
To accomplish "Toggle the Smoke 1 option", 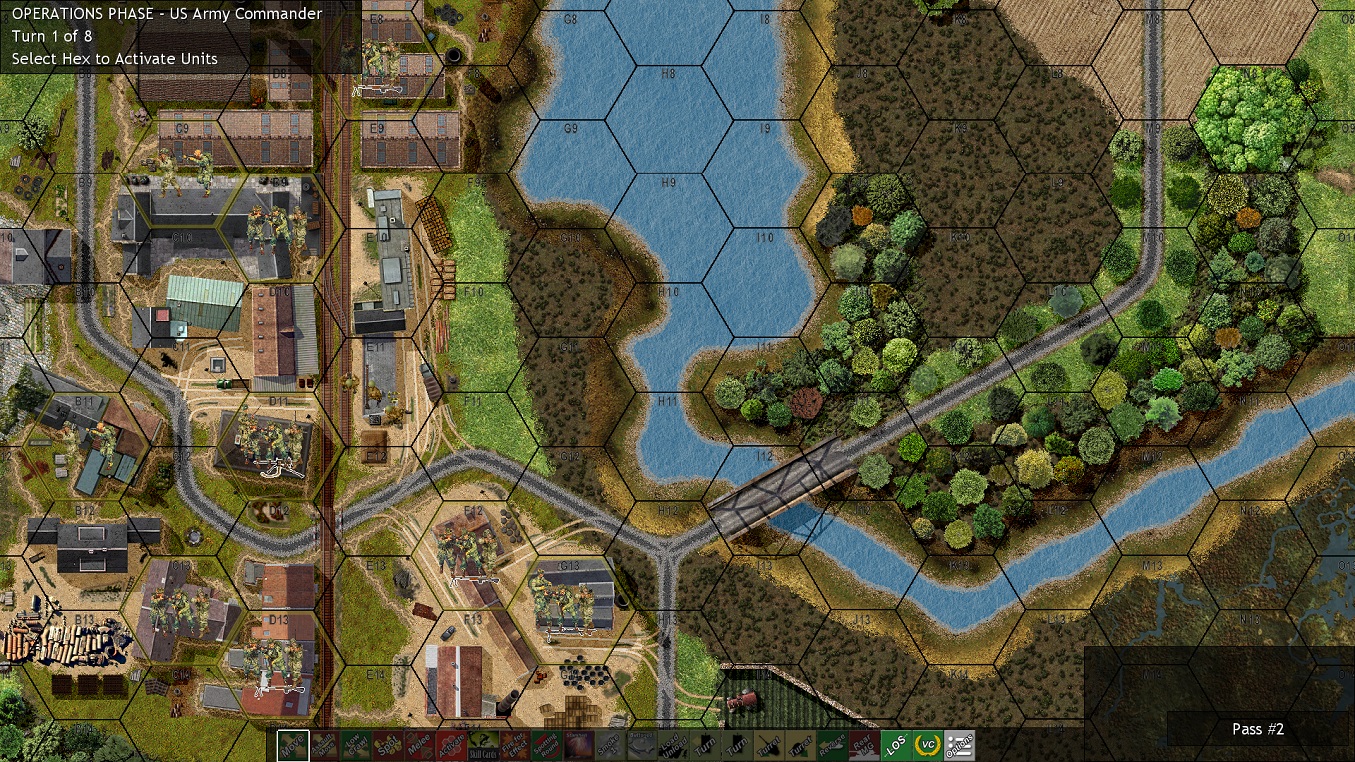I will click(x=609, y=742).
